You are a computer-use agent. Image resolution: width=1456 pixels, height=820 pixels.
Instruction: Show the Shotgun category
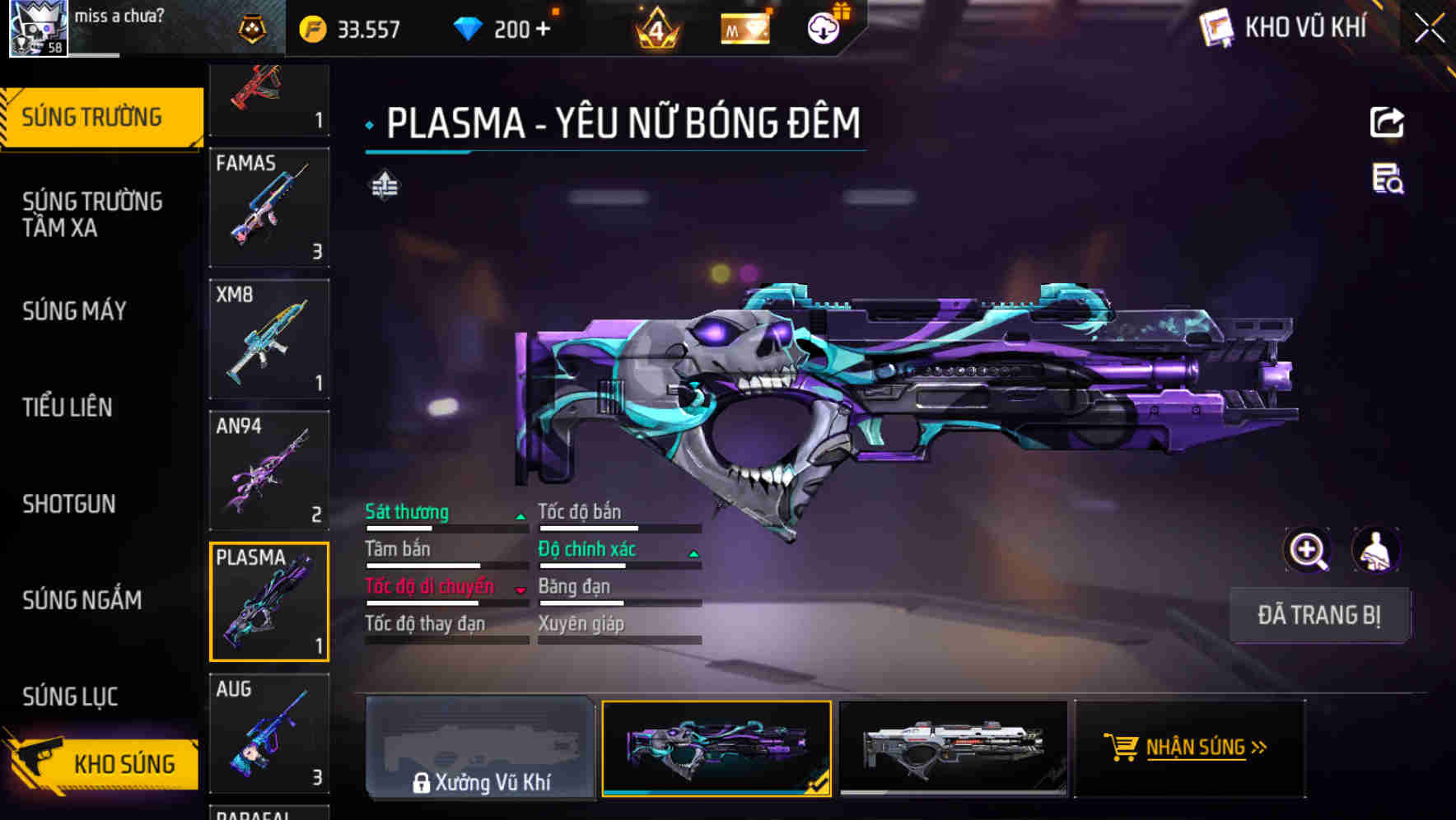(x=69, y=504)
